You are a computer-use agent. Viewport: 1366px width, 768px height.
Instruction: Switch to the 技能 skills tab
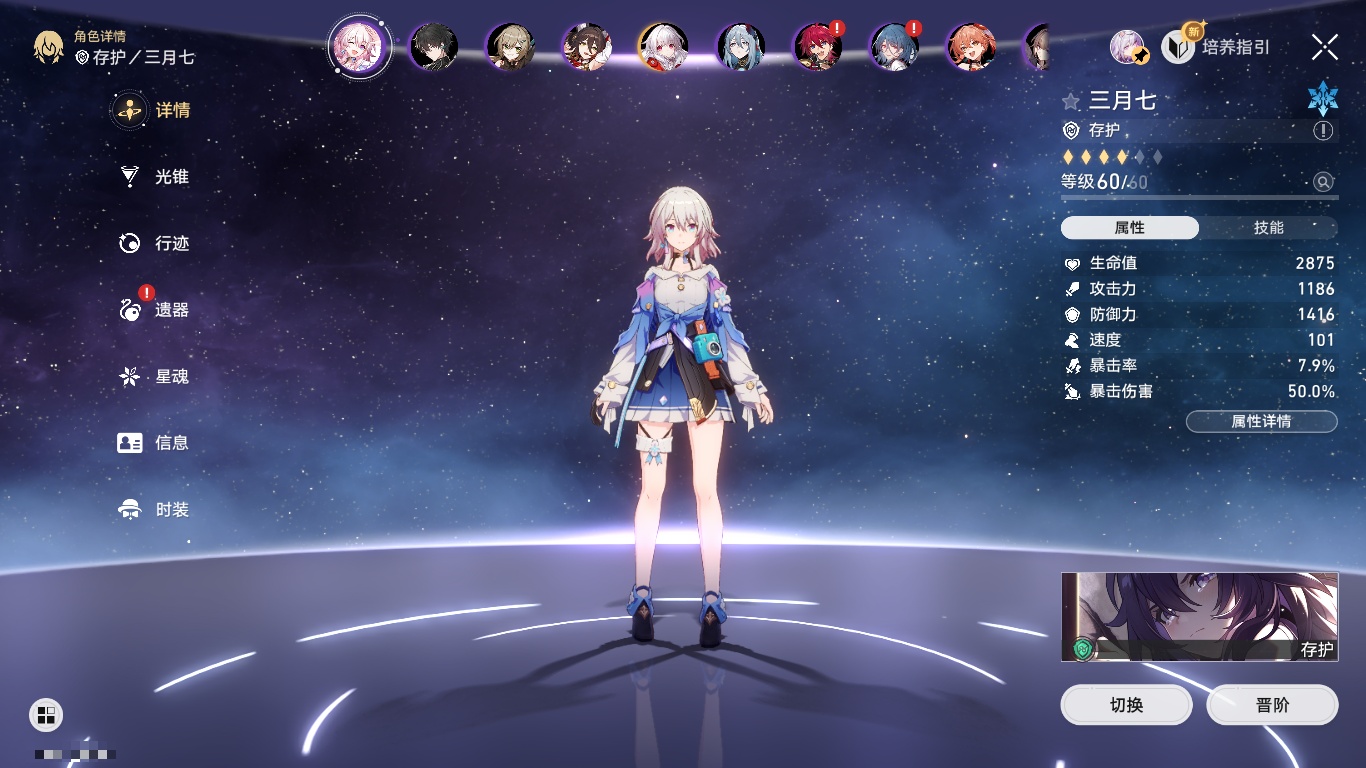tap(1268, 228)
